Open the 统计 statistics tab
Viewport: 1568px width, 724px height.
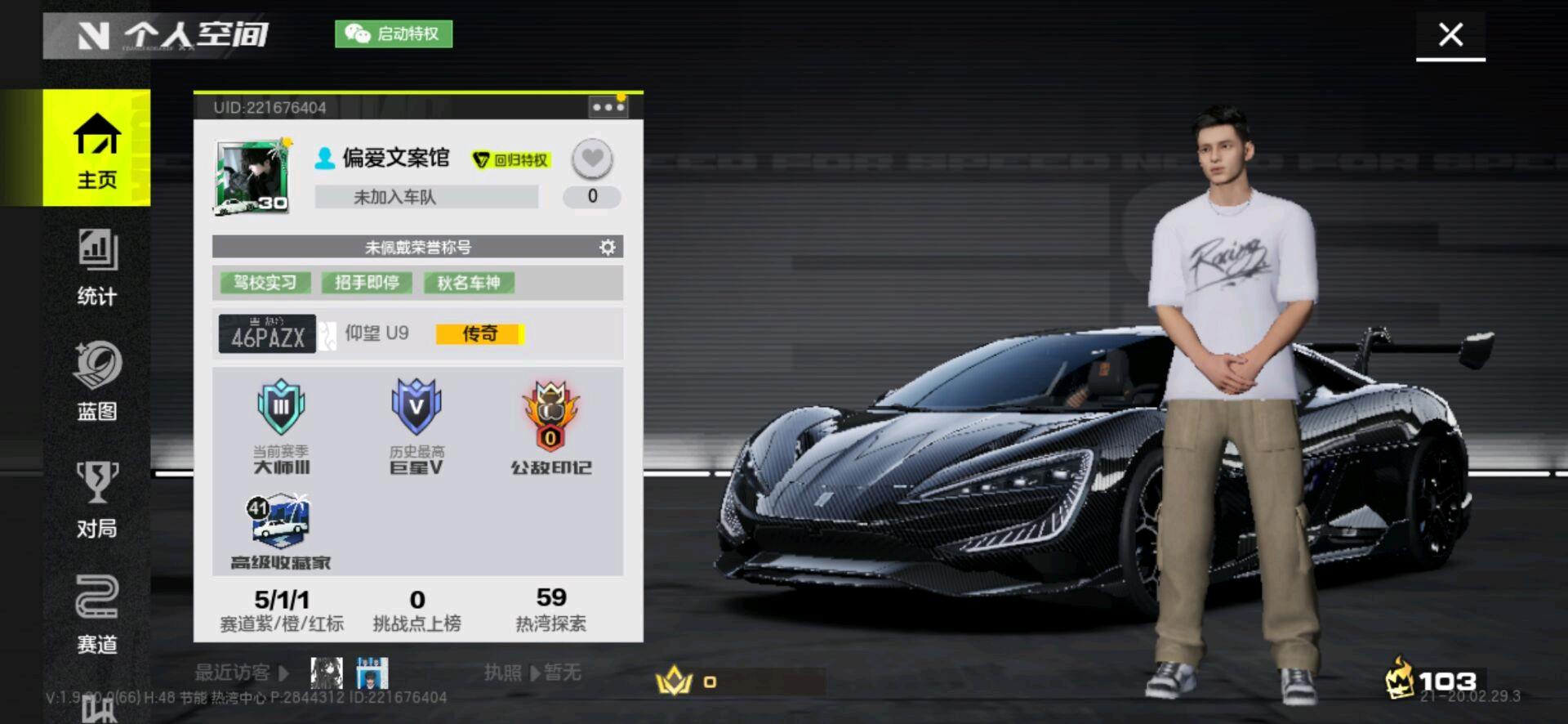pyautogui.click(x=96, y=266)
